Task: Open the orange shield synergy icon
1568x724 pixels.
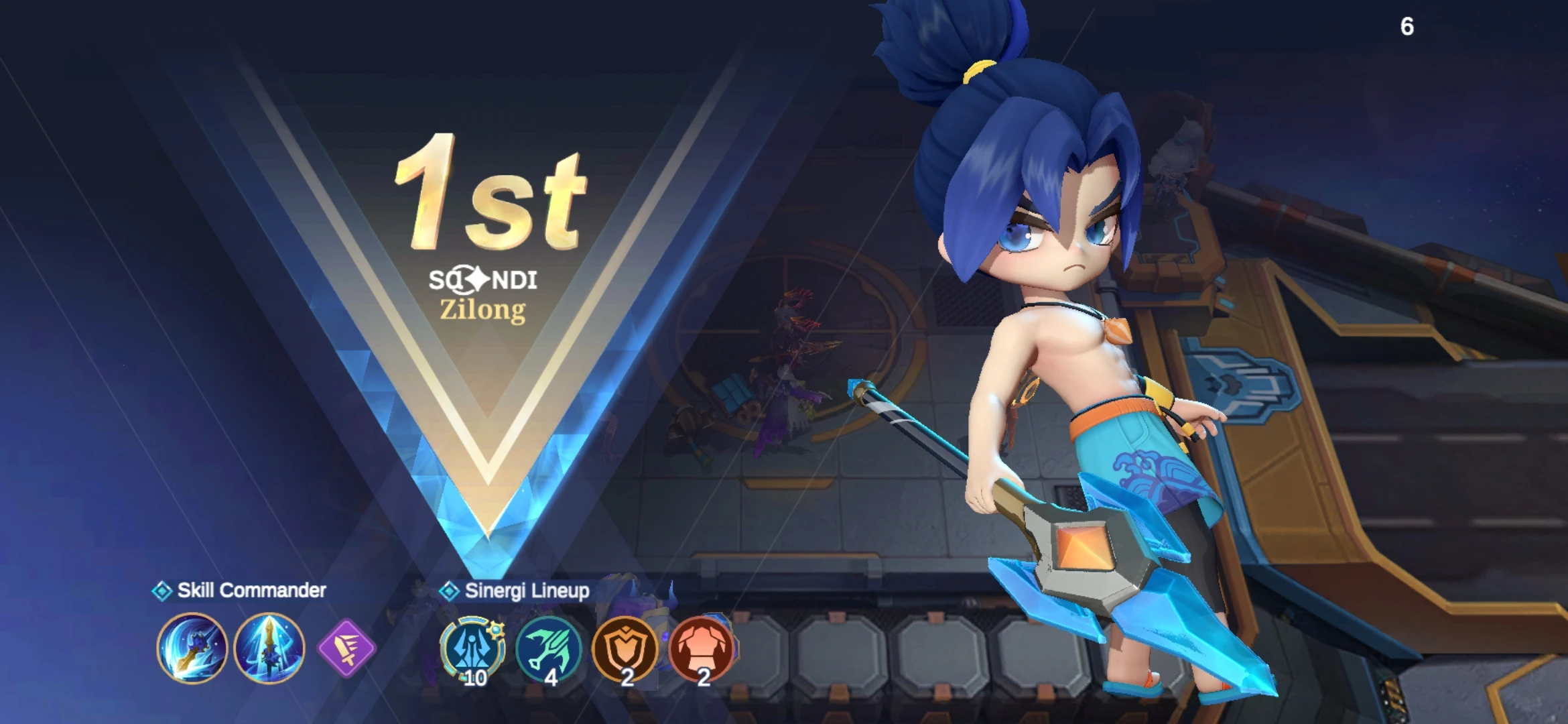Action: coord(626,649)
